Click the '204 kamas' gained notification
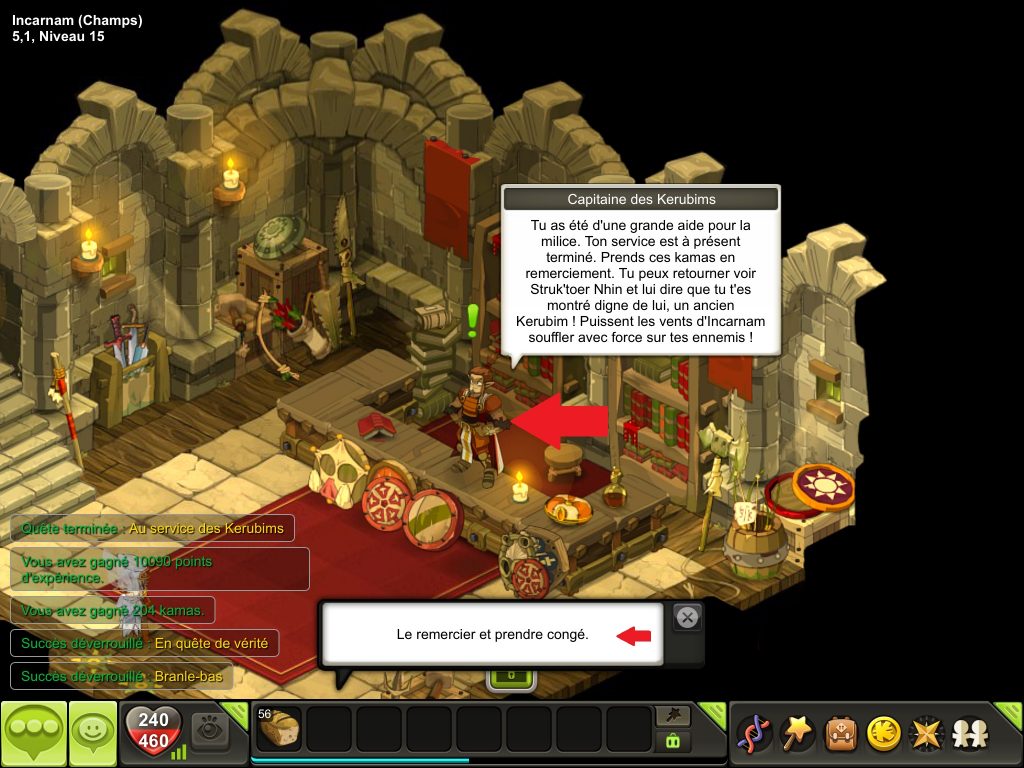Image resolution: width=1024 pixels, height=768 pixels. (x=112, y=610)
